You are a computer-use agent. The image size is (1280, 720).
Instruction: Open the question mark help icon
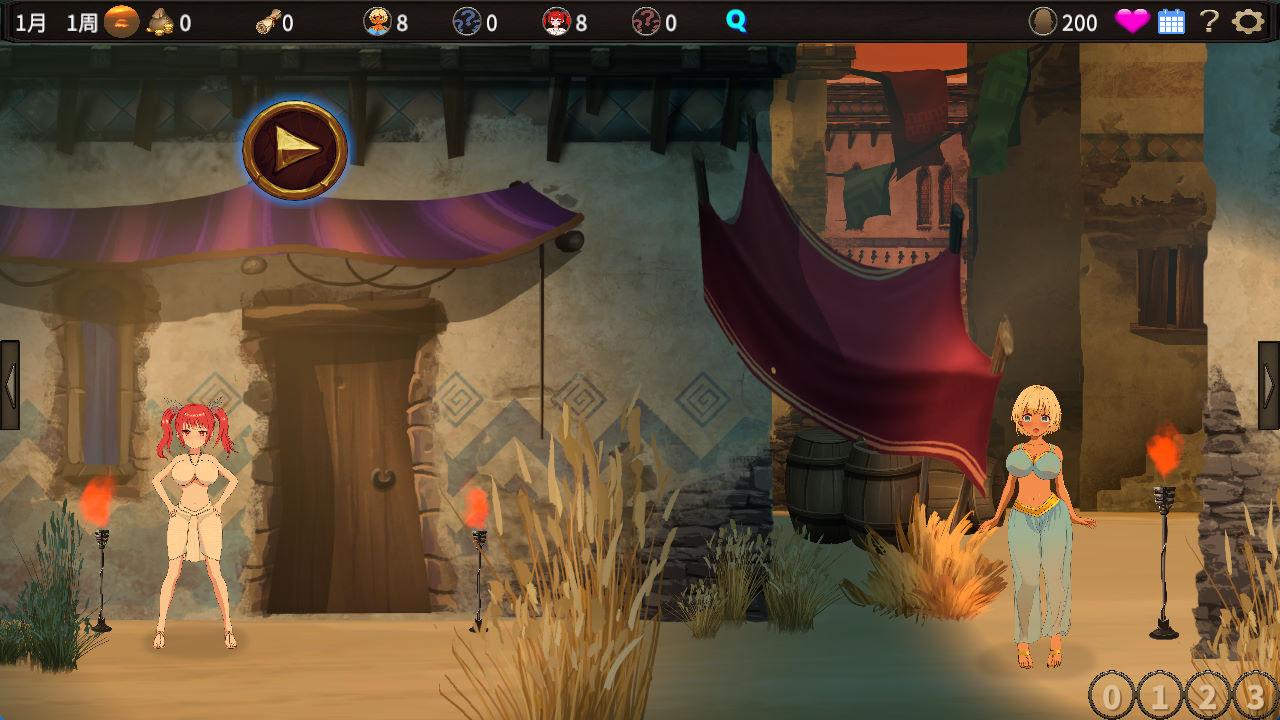tap(1209, 22)
